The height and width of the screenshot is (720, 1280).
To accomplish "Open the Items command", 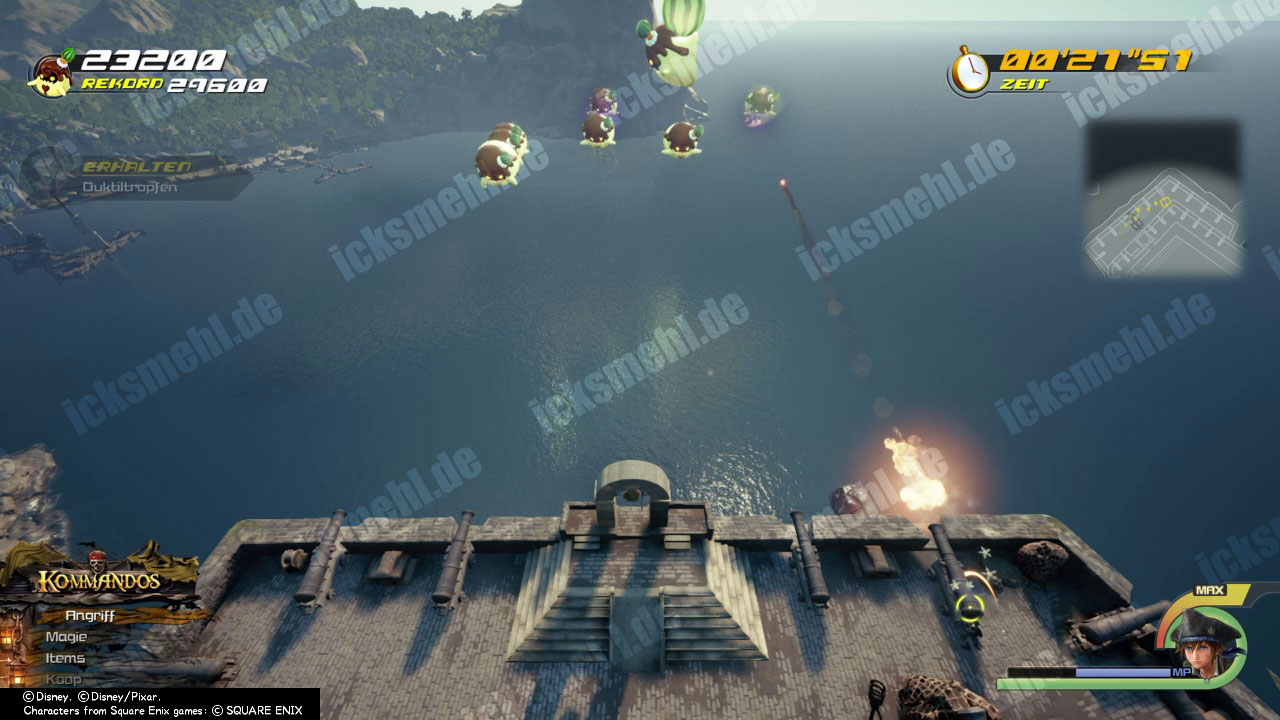I will (x=65, y=658).
